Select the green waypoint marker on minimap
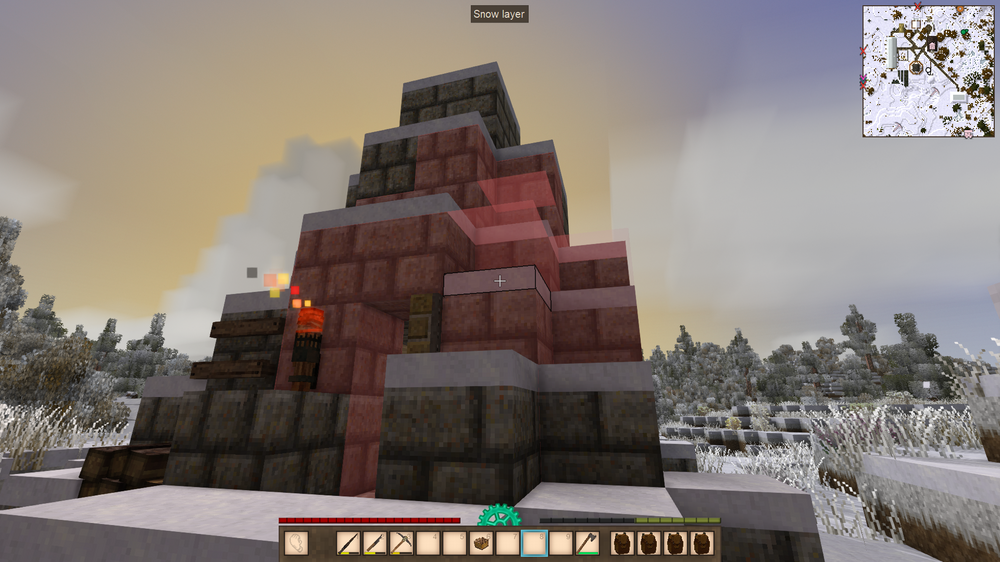Viewport: 1000px width, 562px height. pos(964,34)
